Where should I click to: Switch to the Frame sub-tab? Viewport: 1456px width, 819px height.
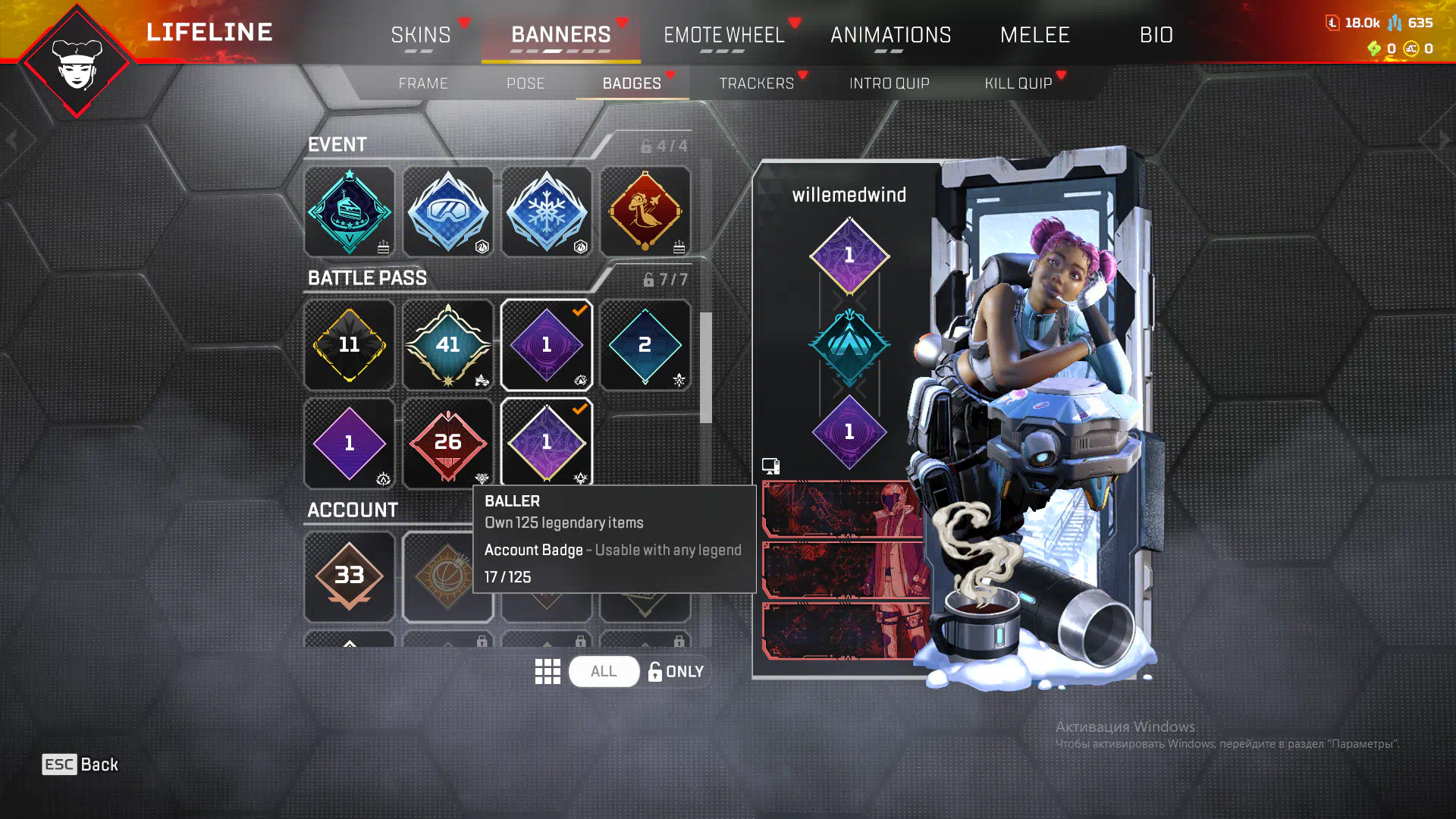coord(423,83)
